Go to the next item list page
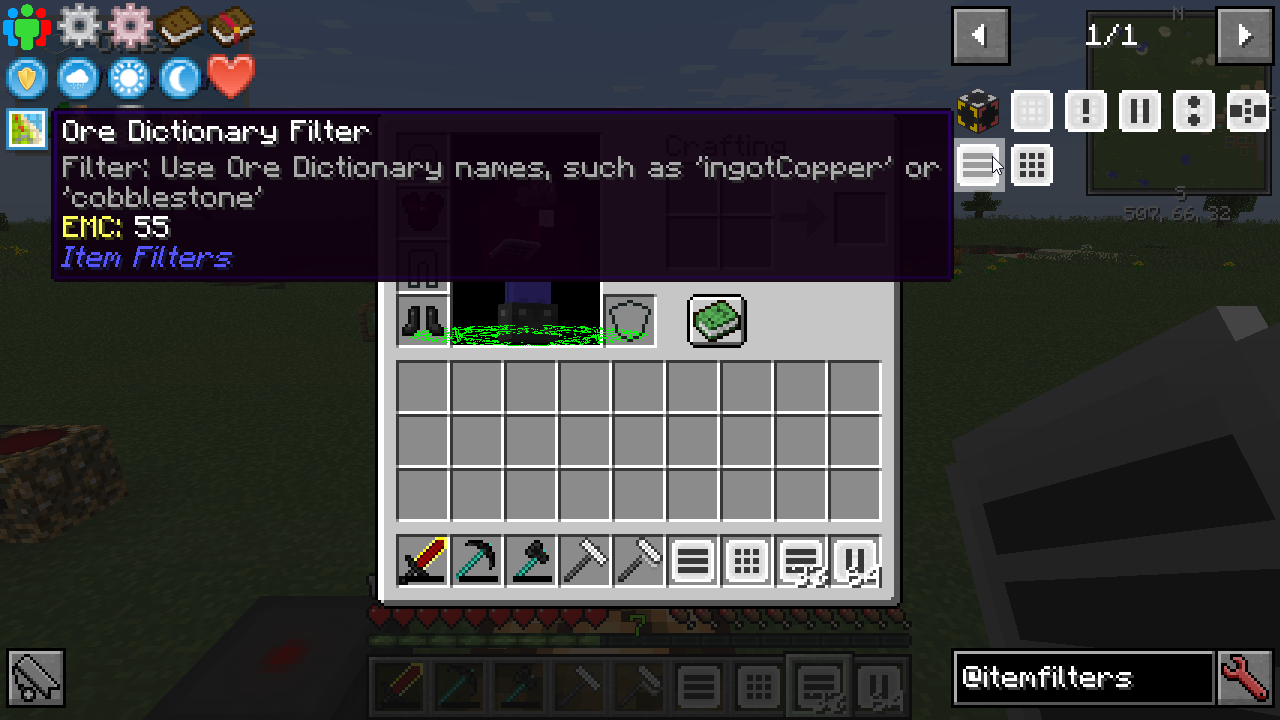Screen dimensions: 1280x720 point(1244,36)
